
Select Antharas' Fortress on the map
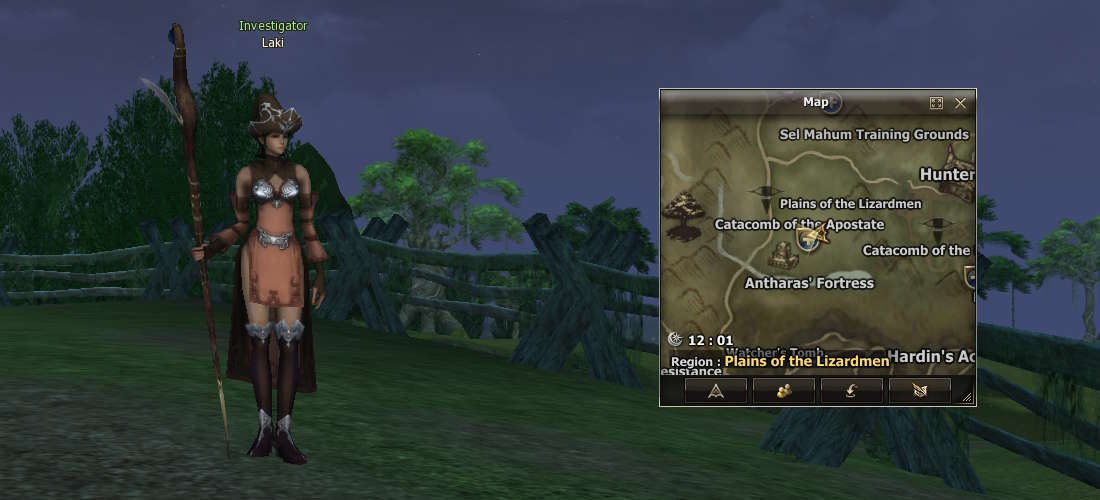(x=809, y=283)
